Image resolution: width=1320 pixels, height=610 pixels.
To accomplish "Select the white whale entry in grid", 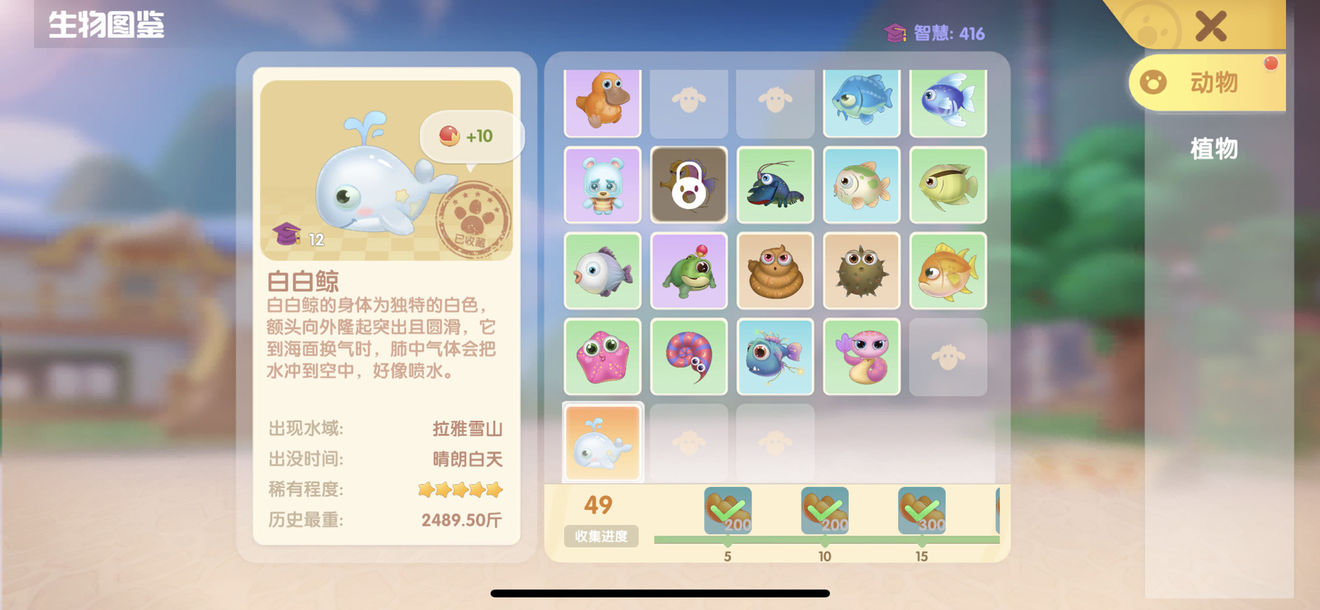I will click(x=603, y=442).
